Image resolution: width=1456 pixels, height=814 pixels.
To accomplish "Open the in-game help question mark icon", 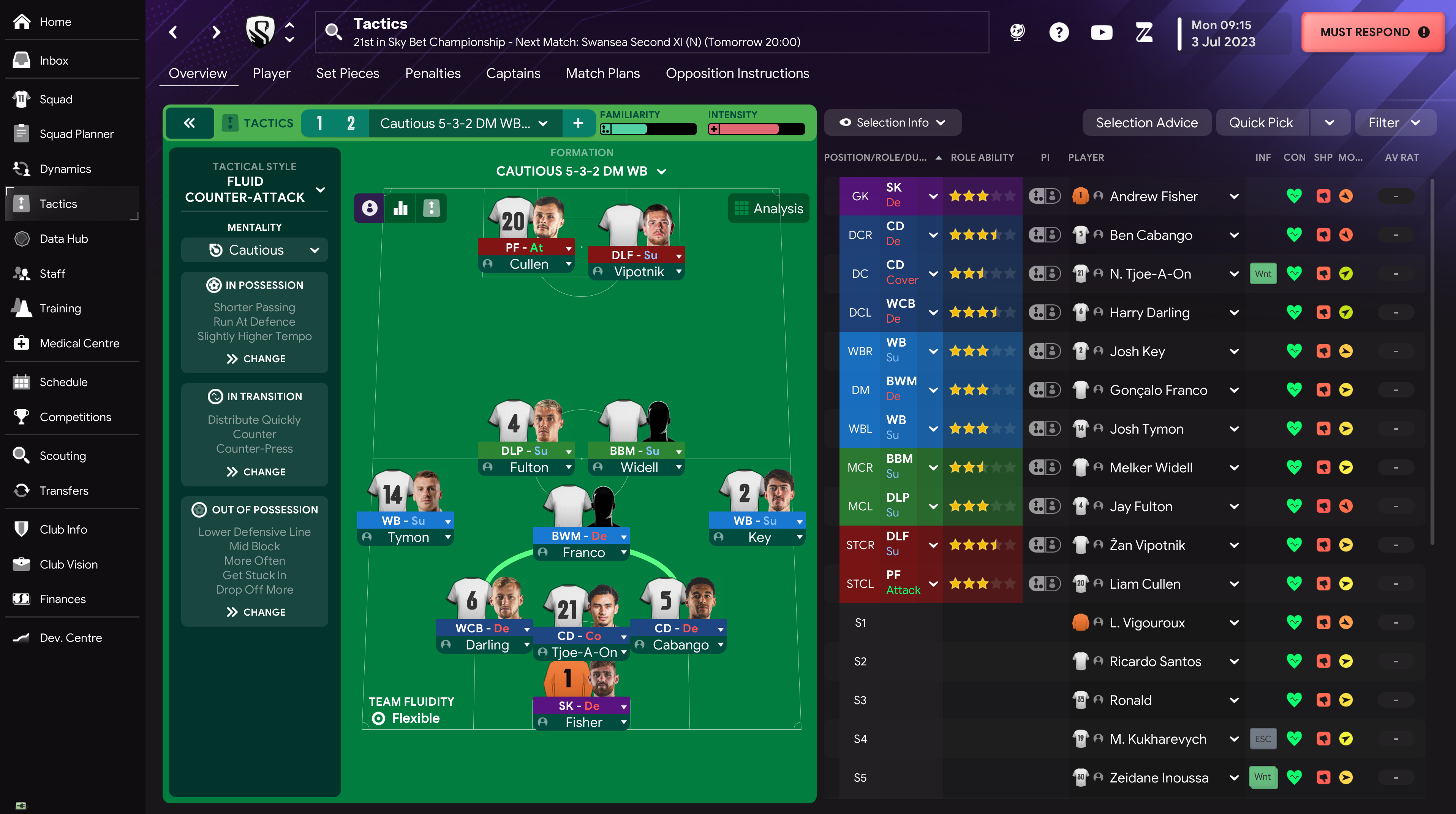I will (1059, 32).
